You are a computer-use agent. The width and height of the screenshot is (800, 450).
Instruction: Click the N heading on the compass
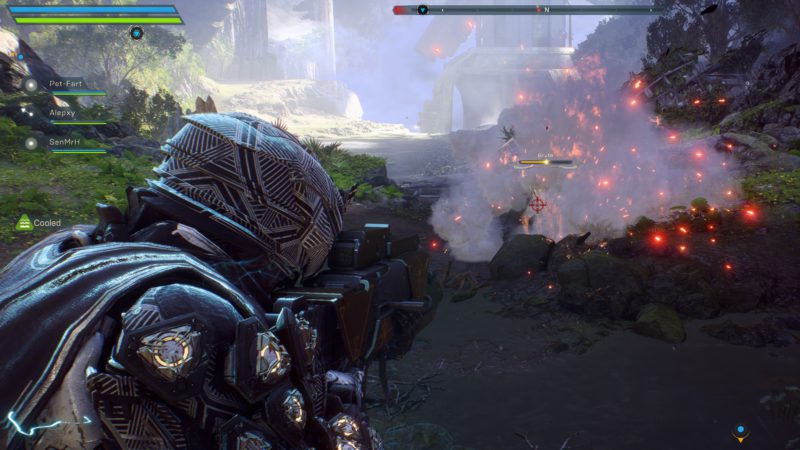tap(546, 10)
